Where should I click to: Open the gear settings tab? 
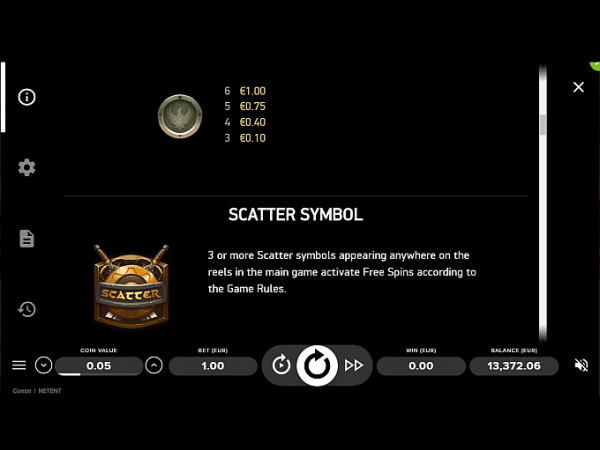pos(27,167)
